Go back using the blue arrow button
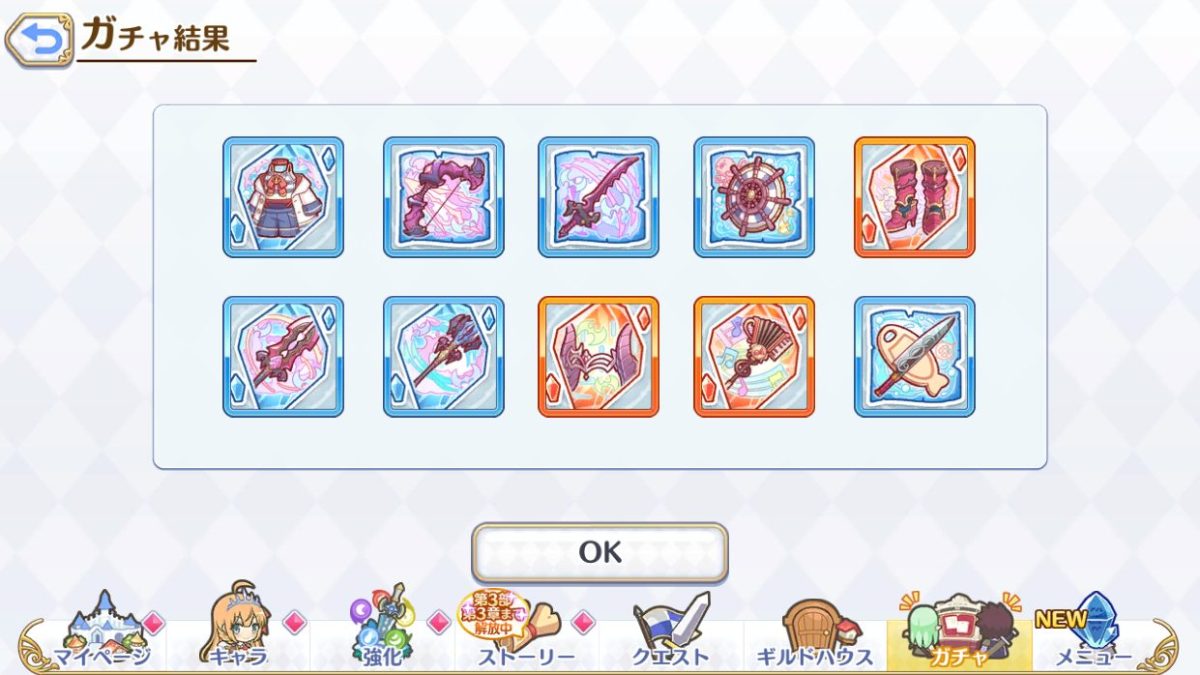1200x675 pixels. click(x=39, y=40)
